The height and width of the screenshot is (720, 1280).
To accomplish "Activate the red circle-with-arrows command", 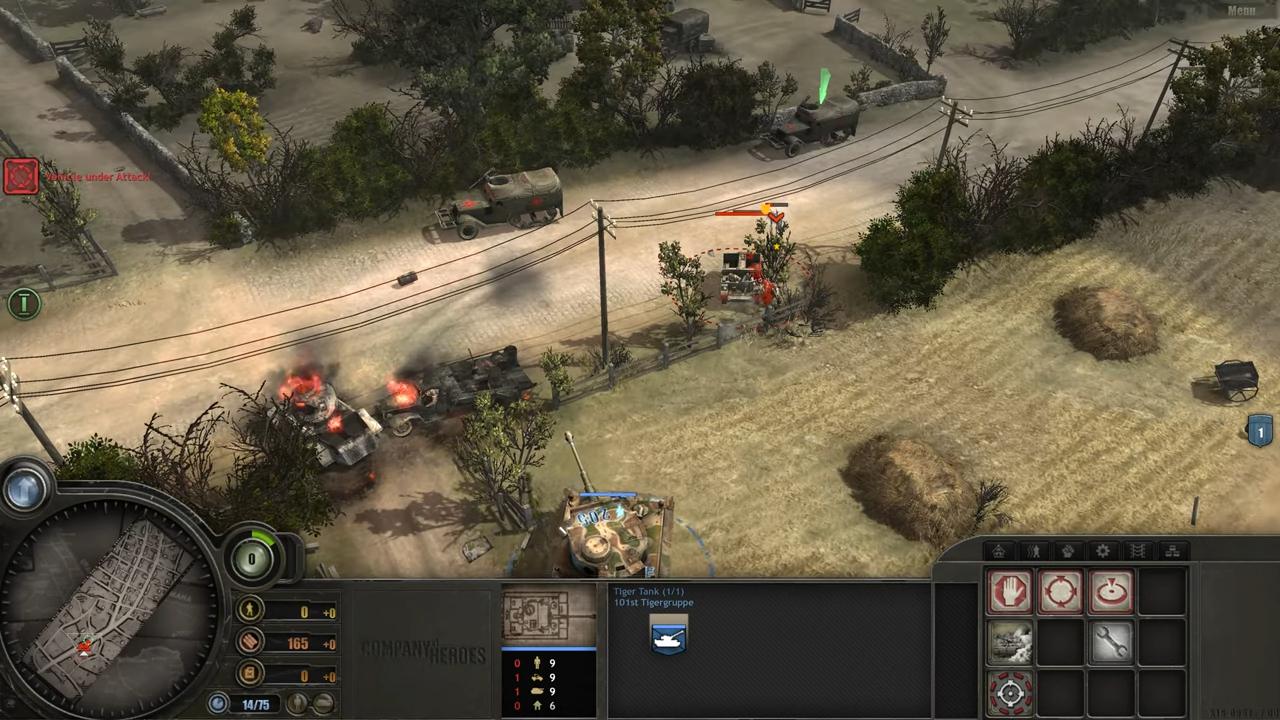I will [1060, 592].
